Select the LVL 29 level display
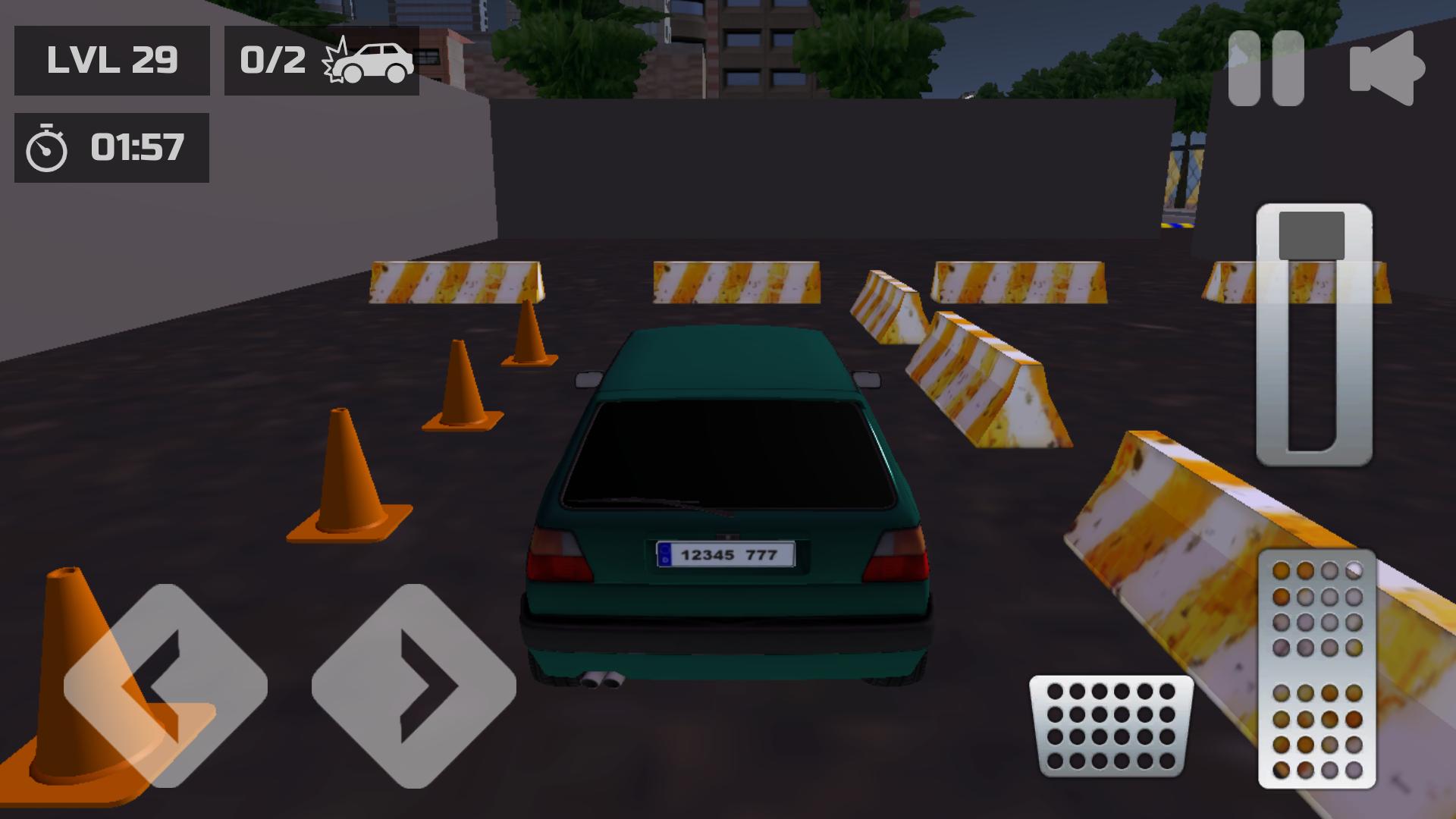Image resolution: width=1456 pixels, height=819 pixels. coord(112,59)
